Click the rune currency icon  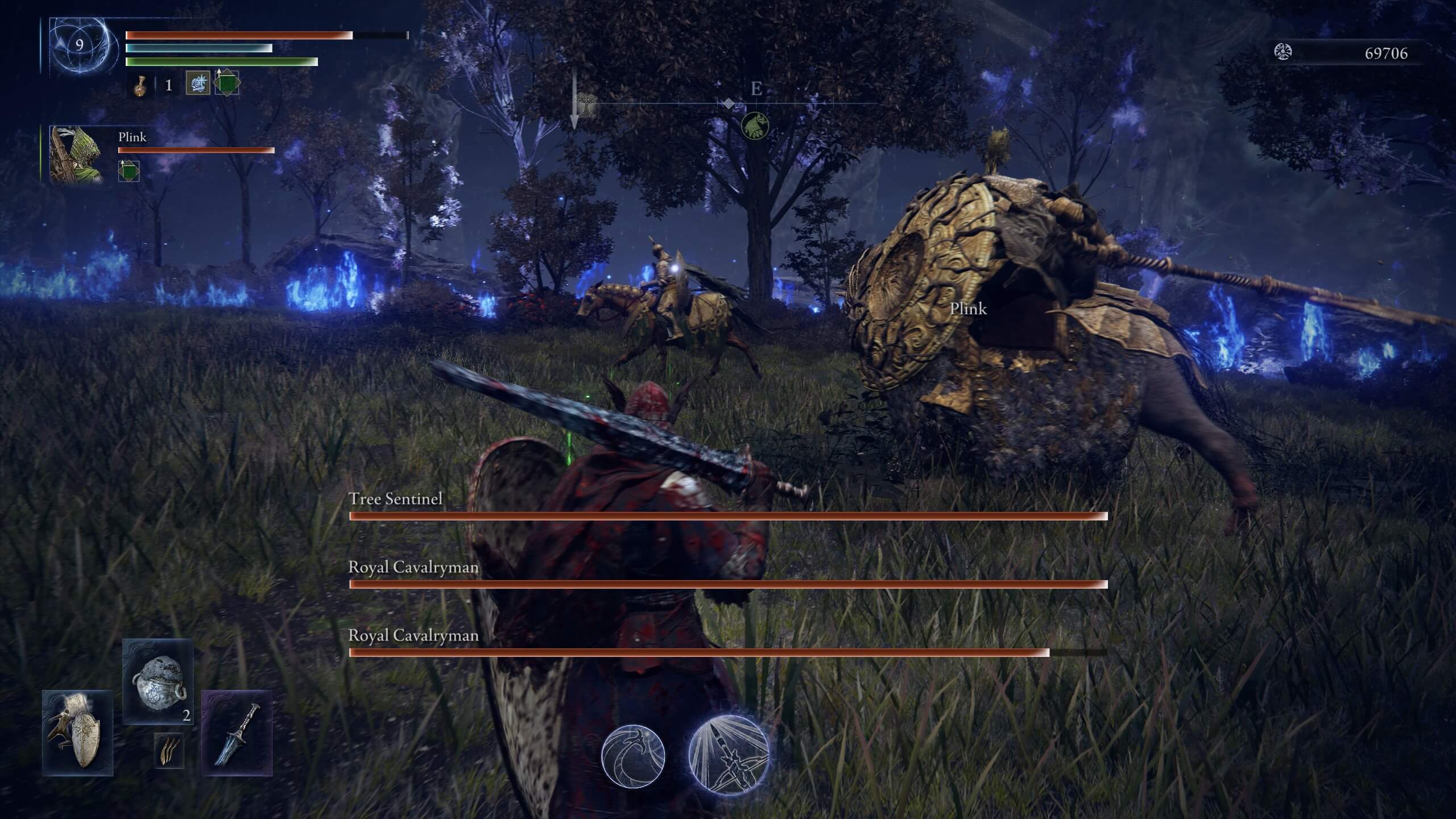1283,52
